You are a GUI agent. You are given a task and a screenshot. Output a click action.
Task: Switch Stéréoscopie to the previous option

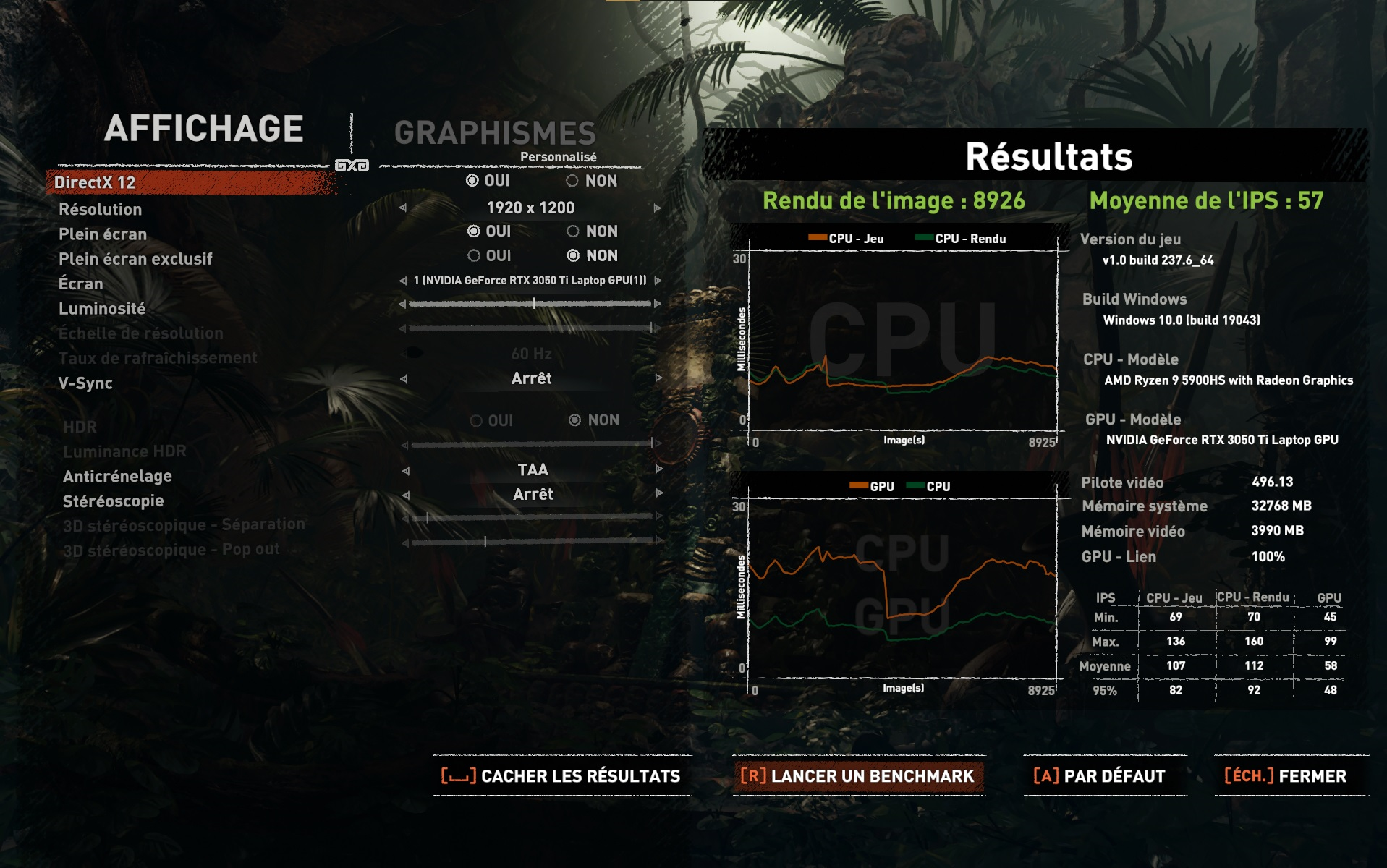[406, 495]
